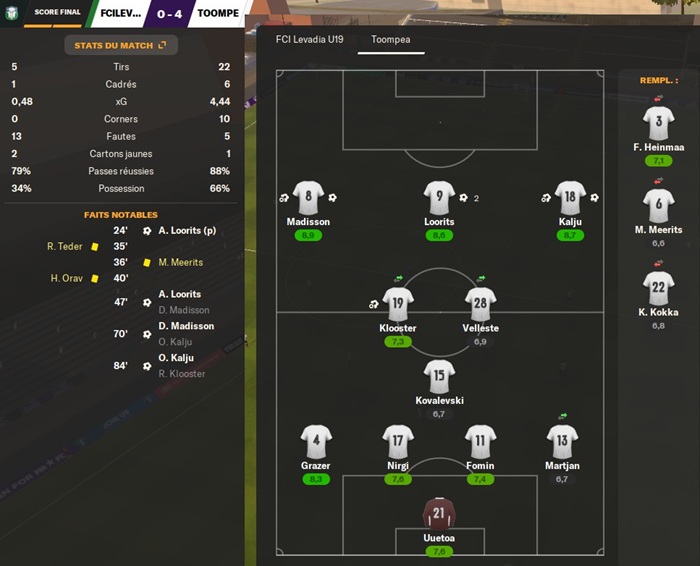The height and width of the screenshot is (566, 700).
Task: Switch to the FCI Levadia U19 tab
Action: [311, 41]
